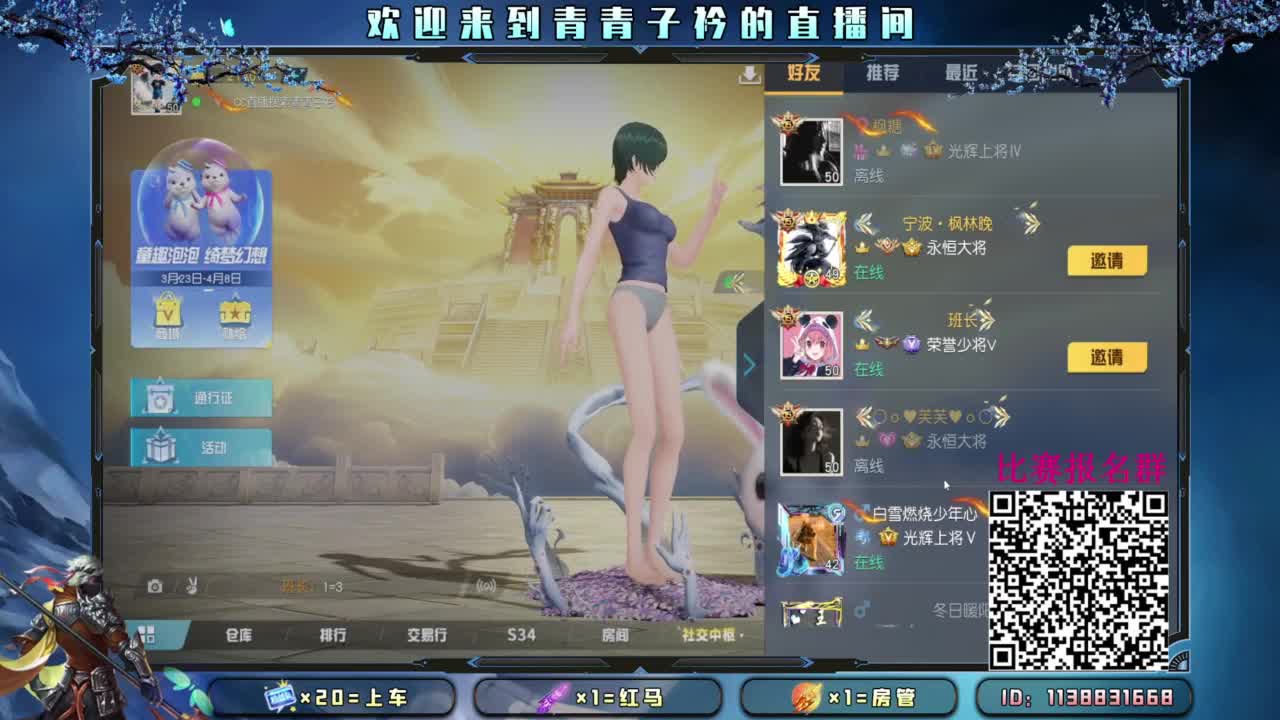Click the download arrow icon above the character

(749, 75)
